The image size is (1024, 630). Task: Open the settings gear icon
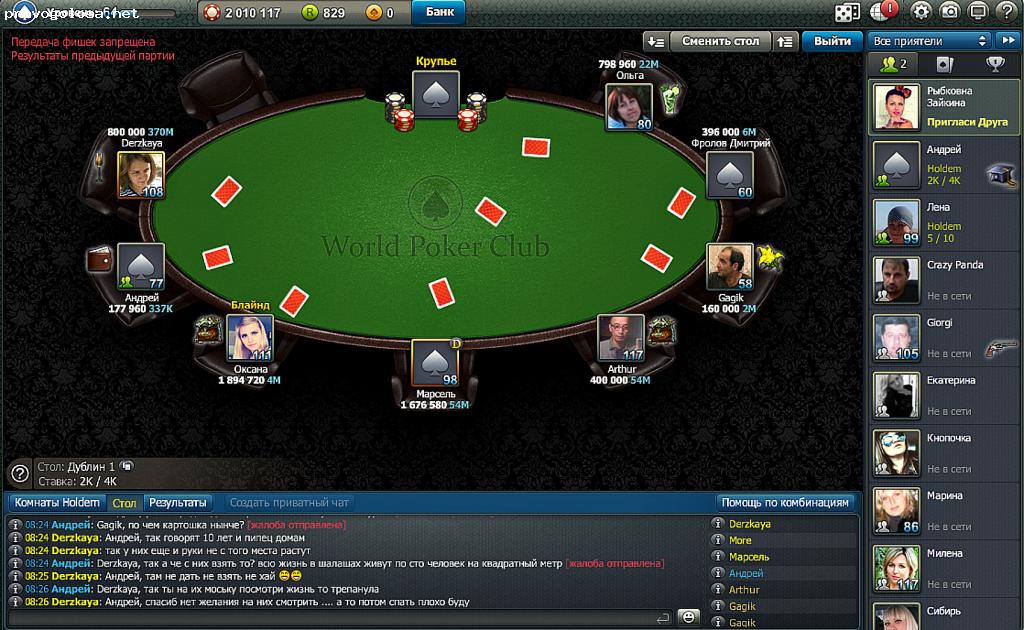coord(921,13)
